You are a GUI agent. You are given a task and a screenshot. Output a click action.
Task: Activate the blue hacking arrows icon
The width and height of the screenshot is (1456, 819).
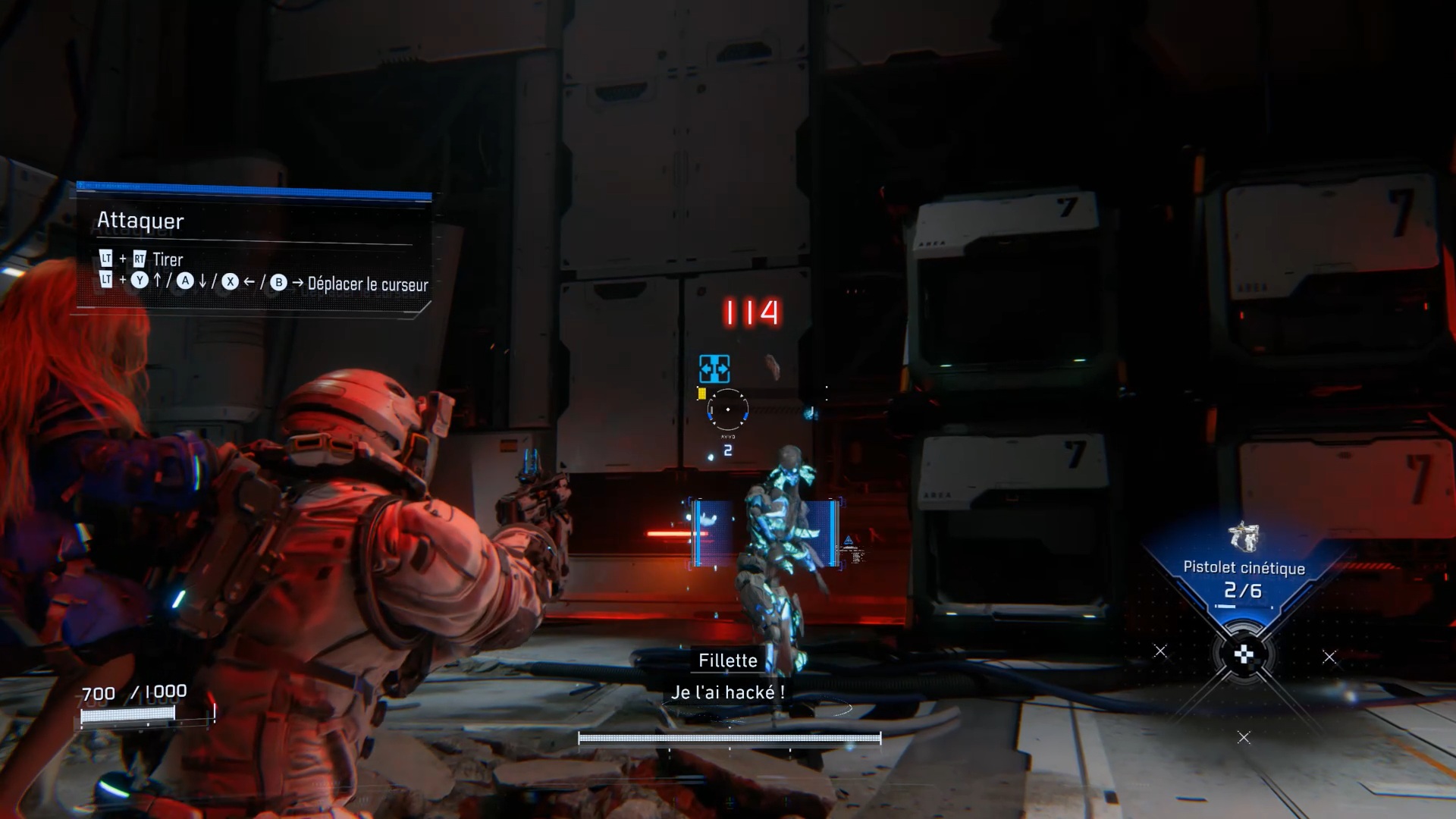click(x=714, y=369)
